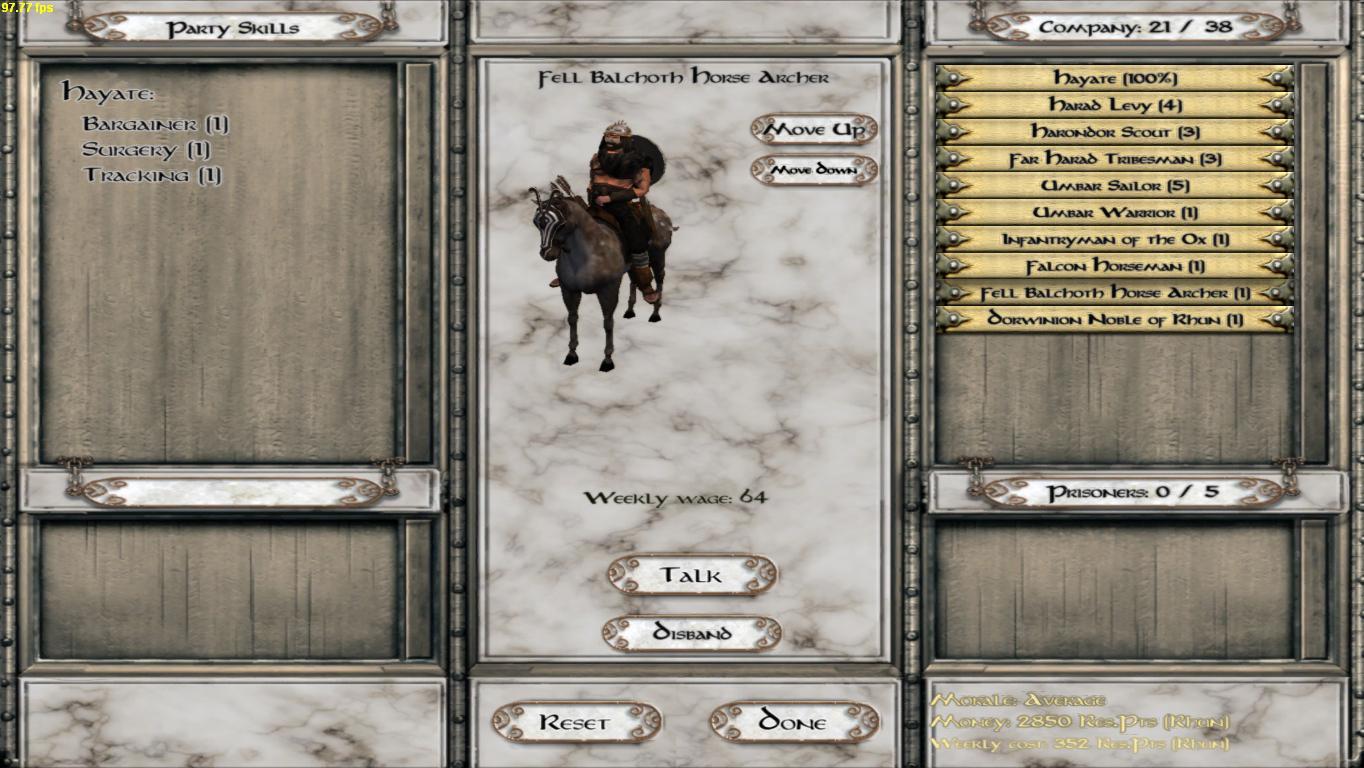Choose the Umbar Warrior entry
Screen dimensions: 1364x768
coord(1115,213)
